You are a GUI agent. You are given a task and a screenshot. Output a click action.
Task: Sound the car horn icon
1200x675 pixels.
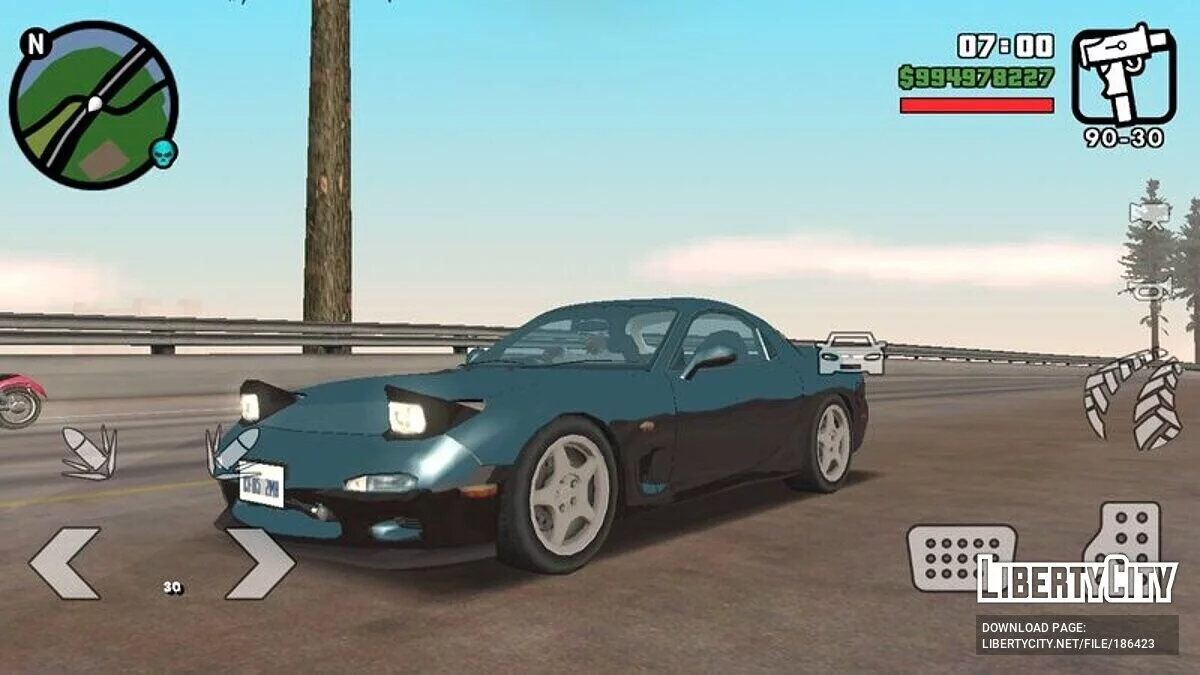point(1149,290)
